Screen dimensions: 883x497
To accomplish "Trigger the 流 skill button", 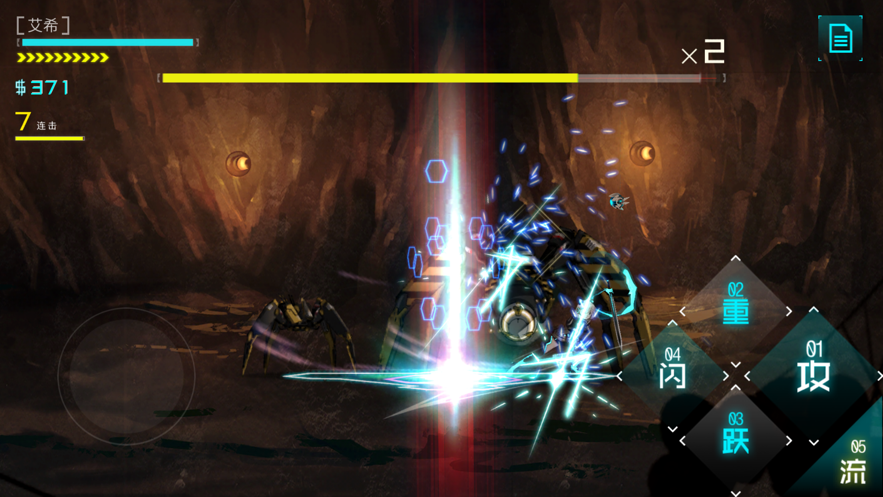I will pyautogui.click(x=853, y=464).
